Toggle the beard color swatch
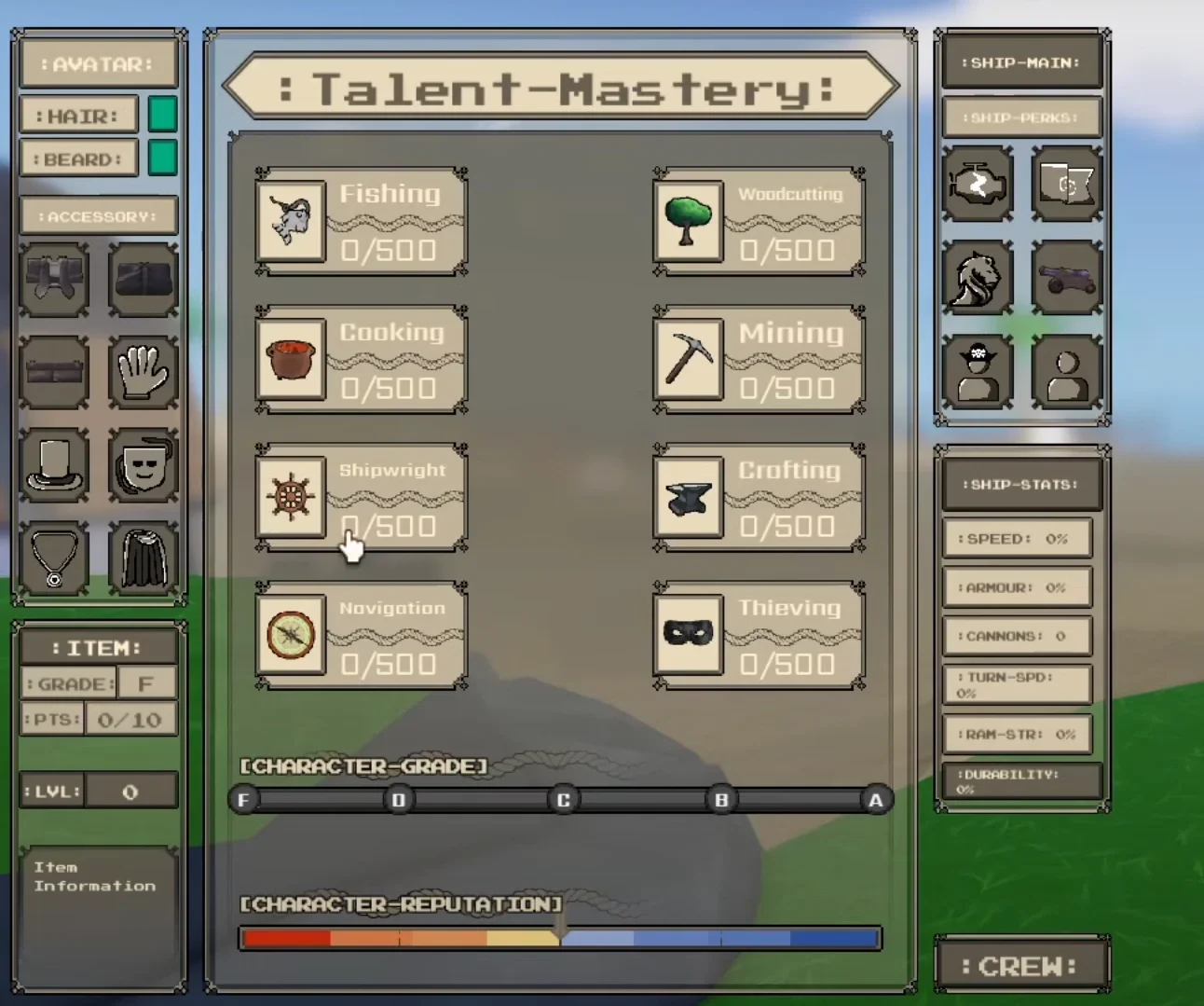The width and height of the screenshot is (1204, 1006). pos(161,157)
